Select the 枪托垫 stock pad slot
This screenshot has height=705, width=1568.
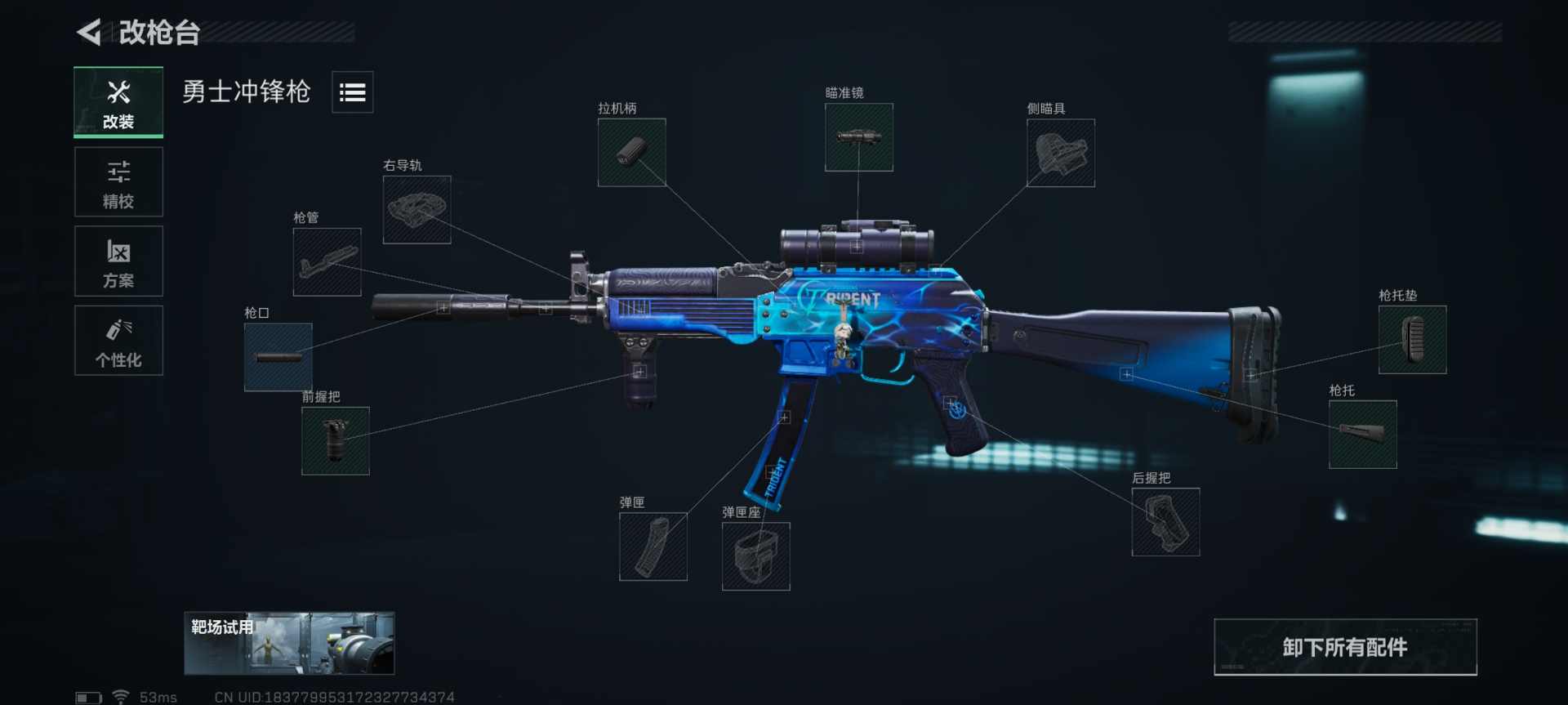1412,340
